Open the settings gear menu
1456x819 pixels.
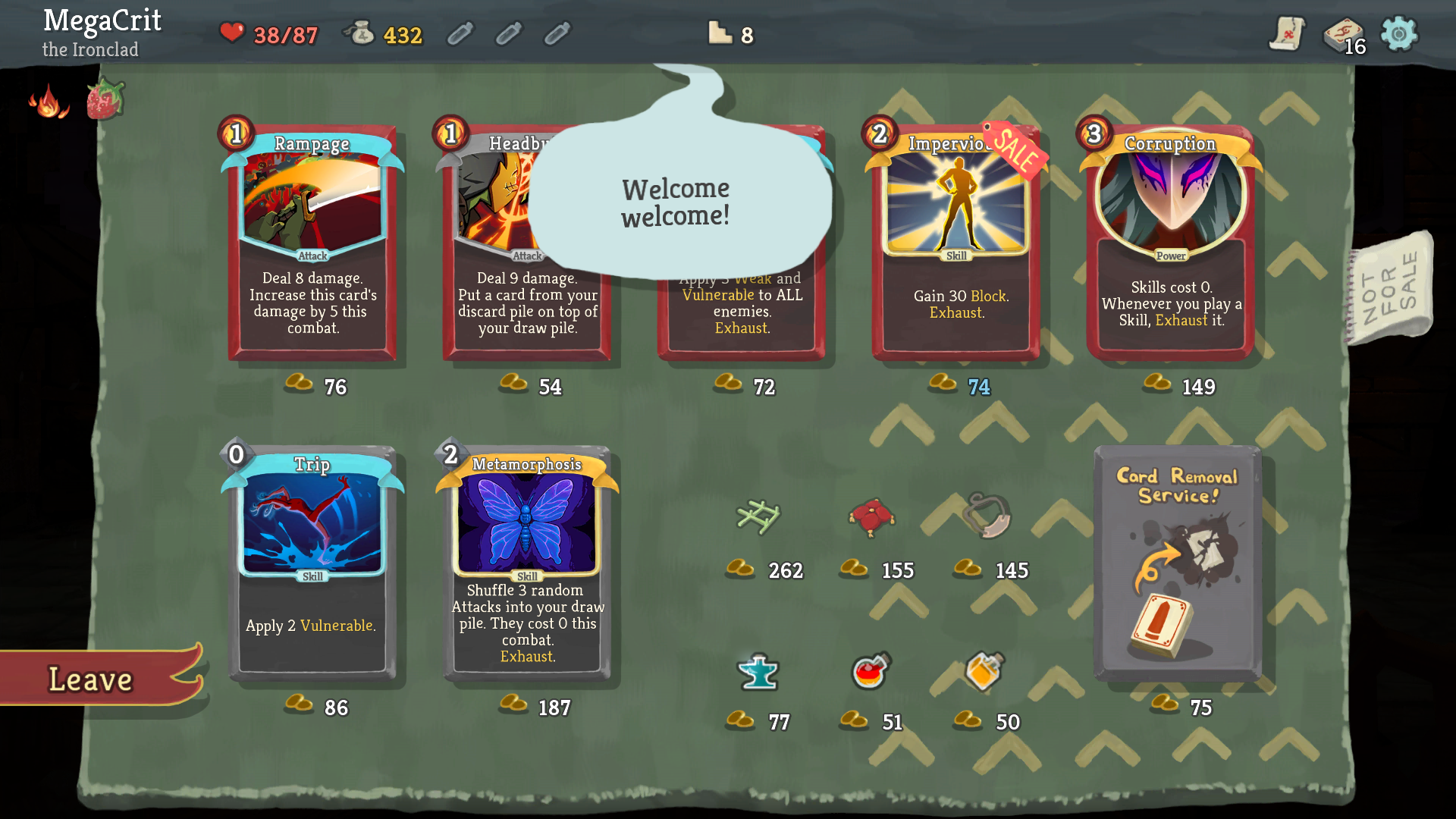[x=1399, y=33]
